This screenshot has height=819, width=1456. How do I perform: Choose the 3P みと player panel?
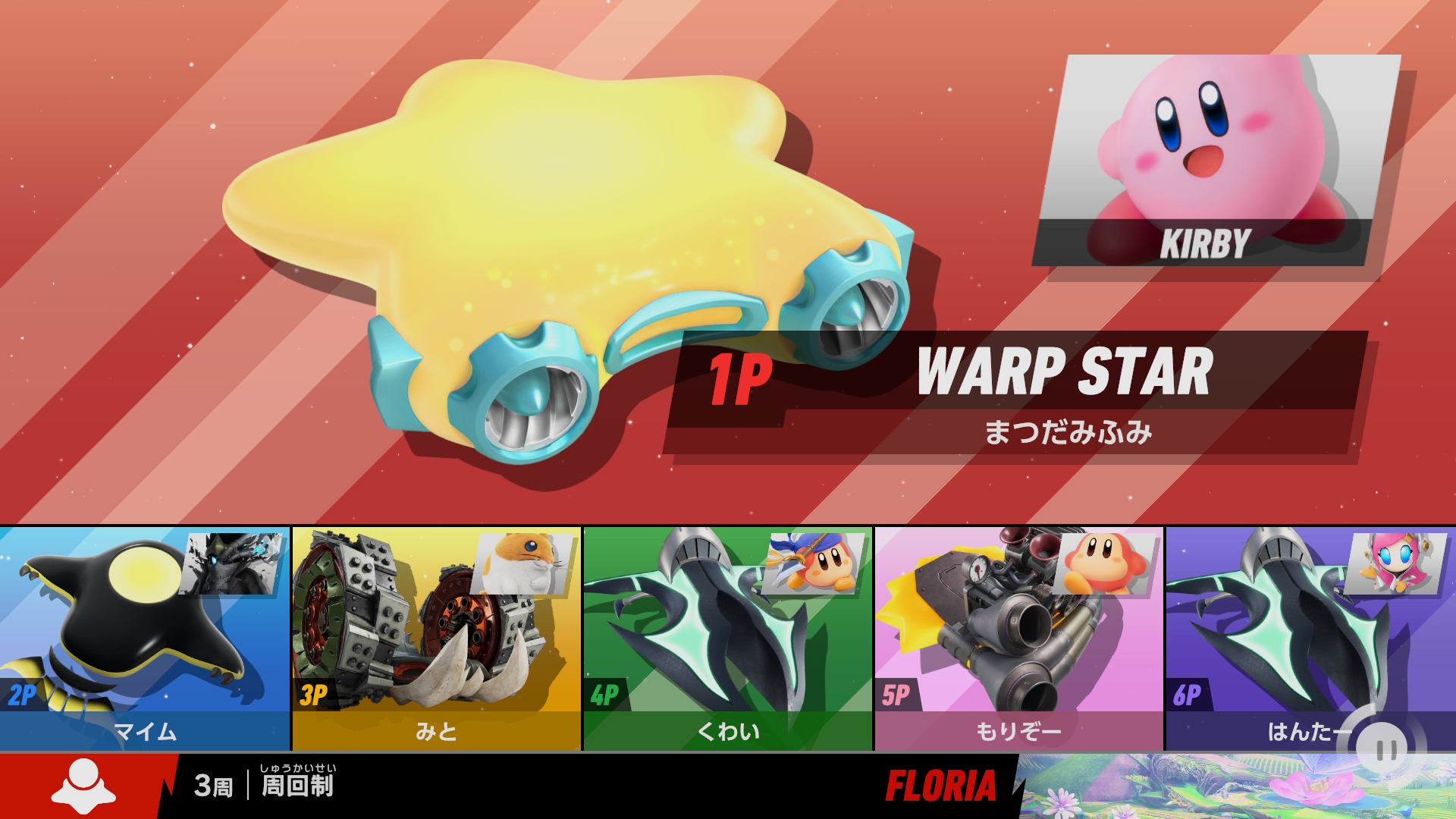(x=436, y=639)
